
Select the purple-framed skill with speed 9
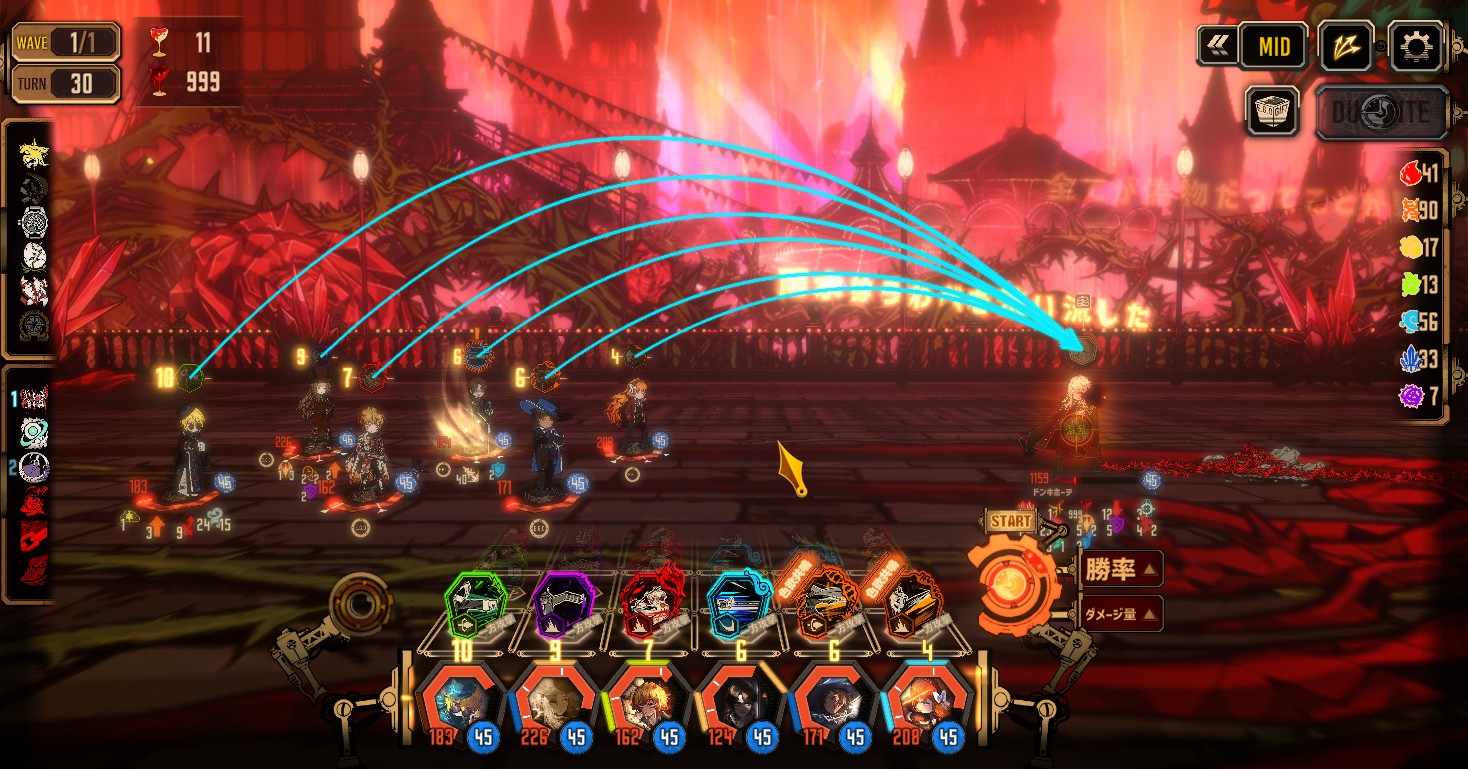pos(563,605)
